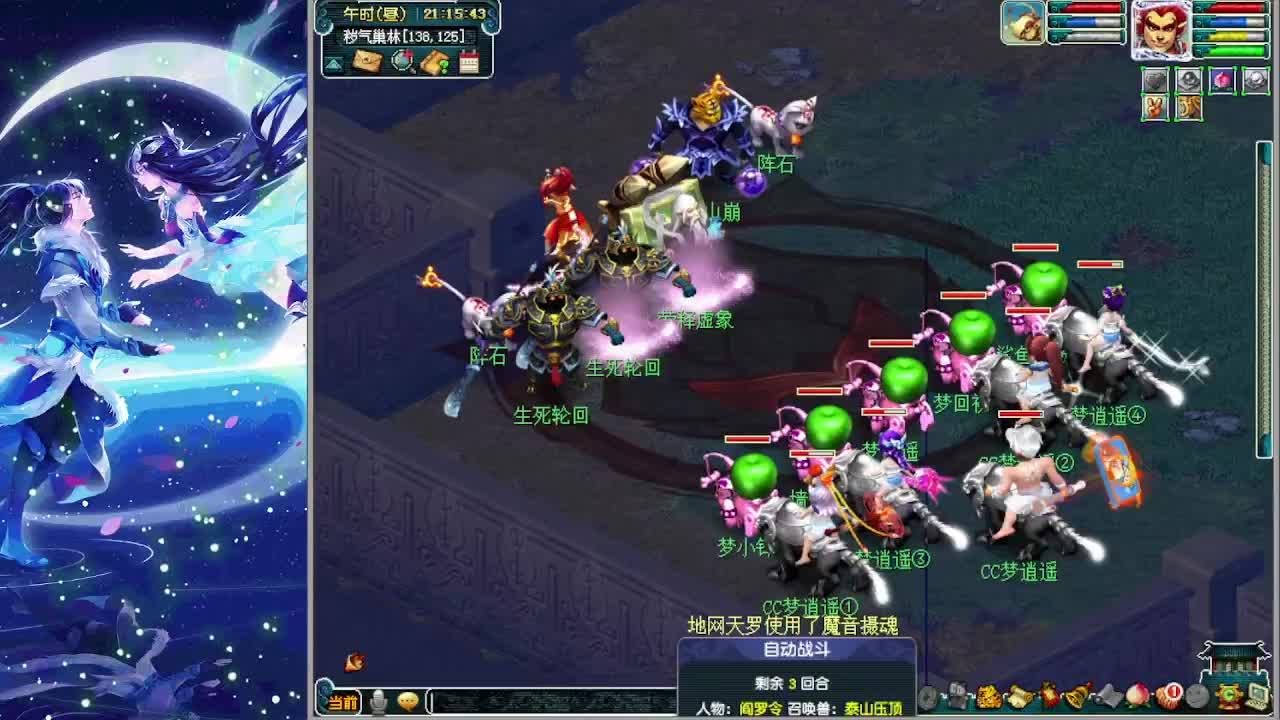Collapse the top-left info panel with the arrow
The height and width of the screenshot is (720, 1280).
point(334,62)
